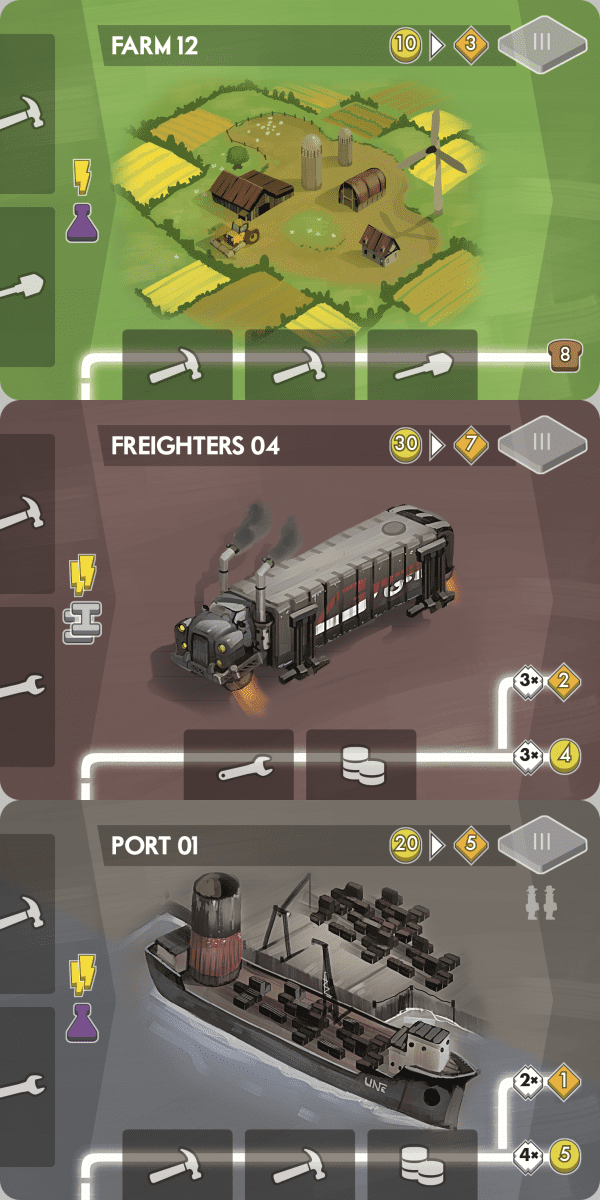Click the level III tile on Farm 12
Screen dimensions: 600x1200
543,46
